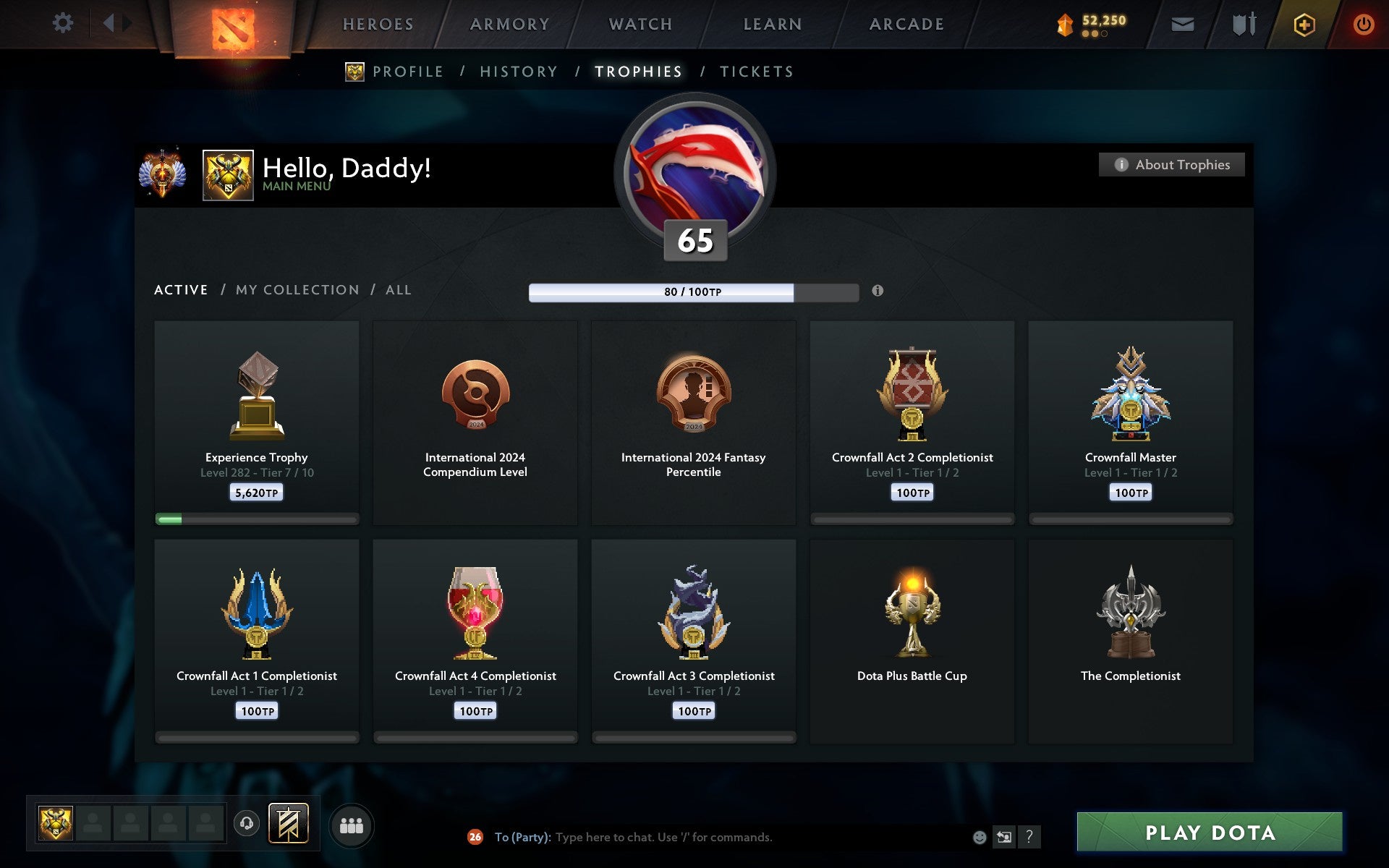Open the Dota Plus hexagon icon
1389x868 pixels.
coord(1303,23)
